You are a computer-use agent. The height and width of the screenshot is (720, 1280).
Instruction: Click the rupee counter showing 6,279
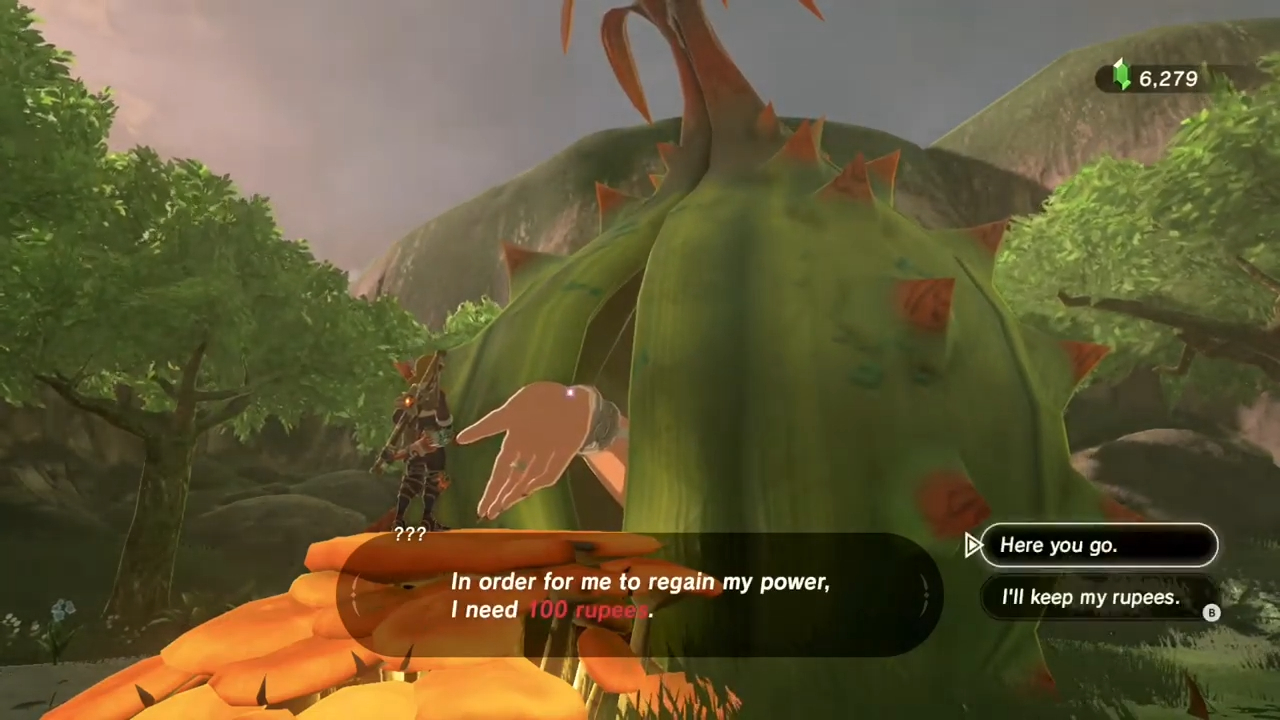pos(1168,79)
